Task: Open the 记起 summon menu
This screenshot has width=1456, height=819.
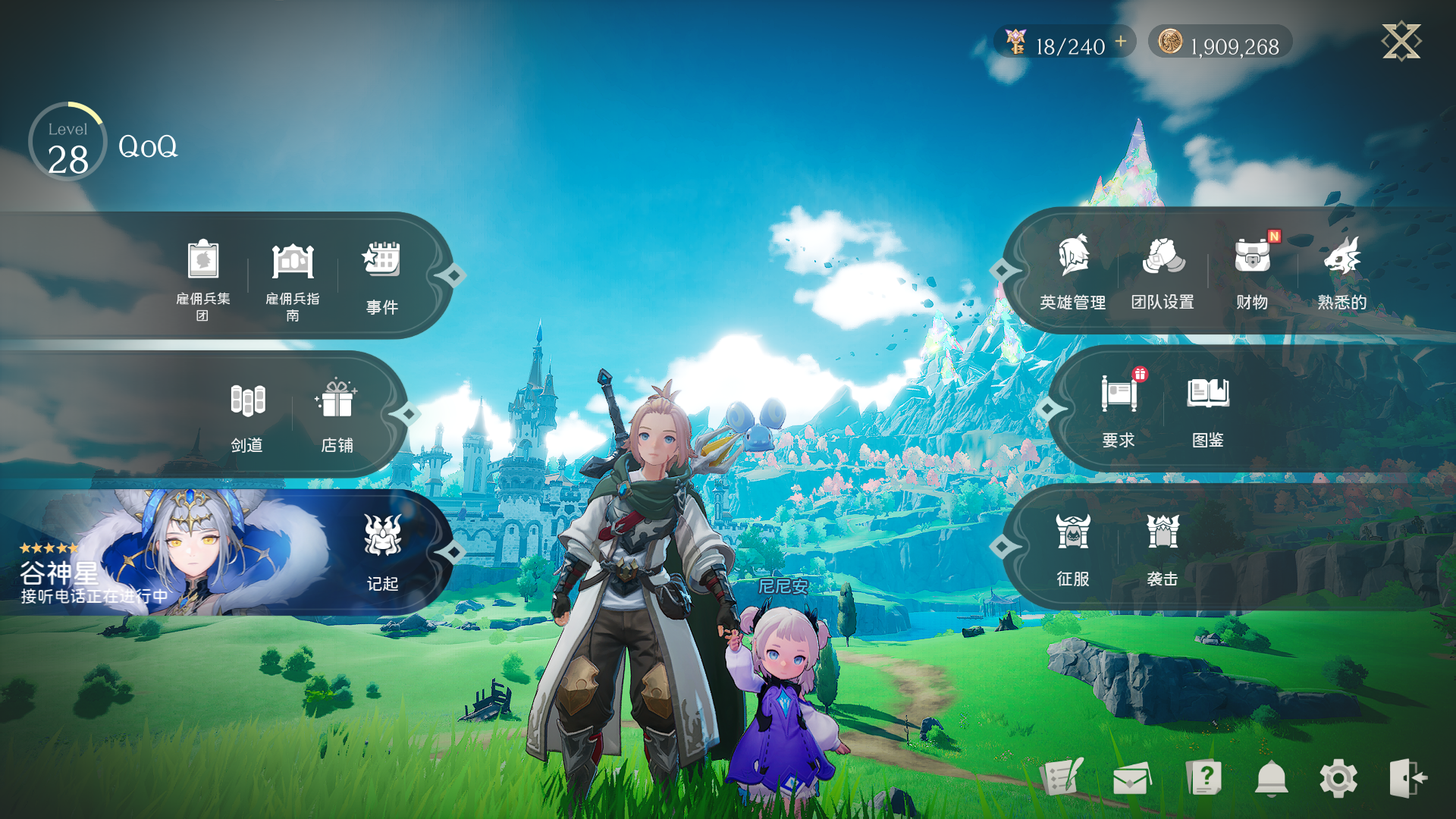Action: [x=382, y=552]
